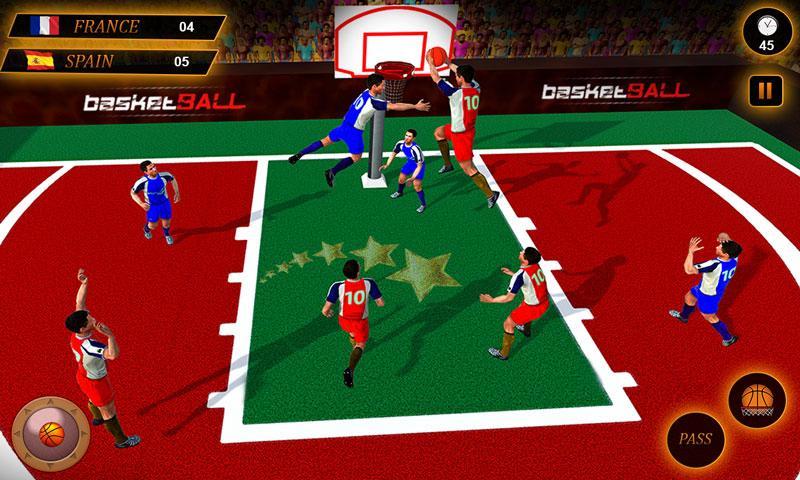This screenshot has width=800, height=480.
Task: Touch the basketball joystick control
Action: [x=50, y=433]
